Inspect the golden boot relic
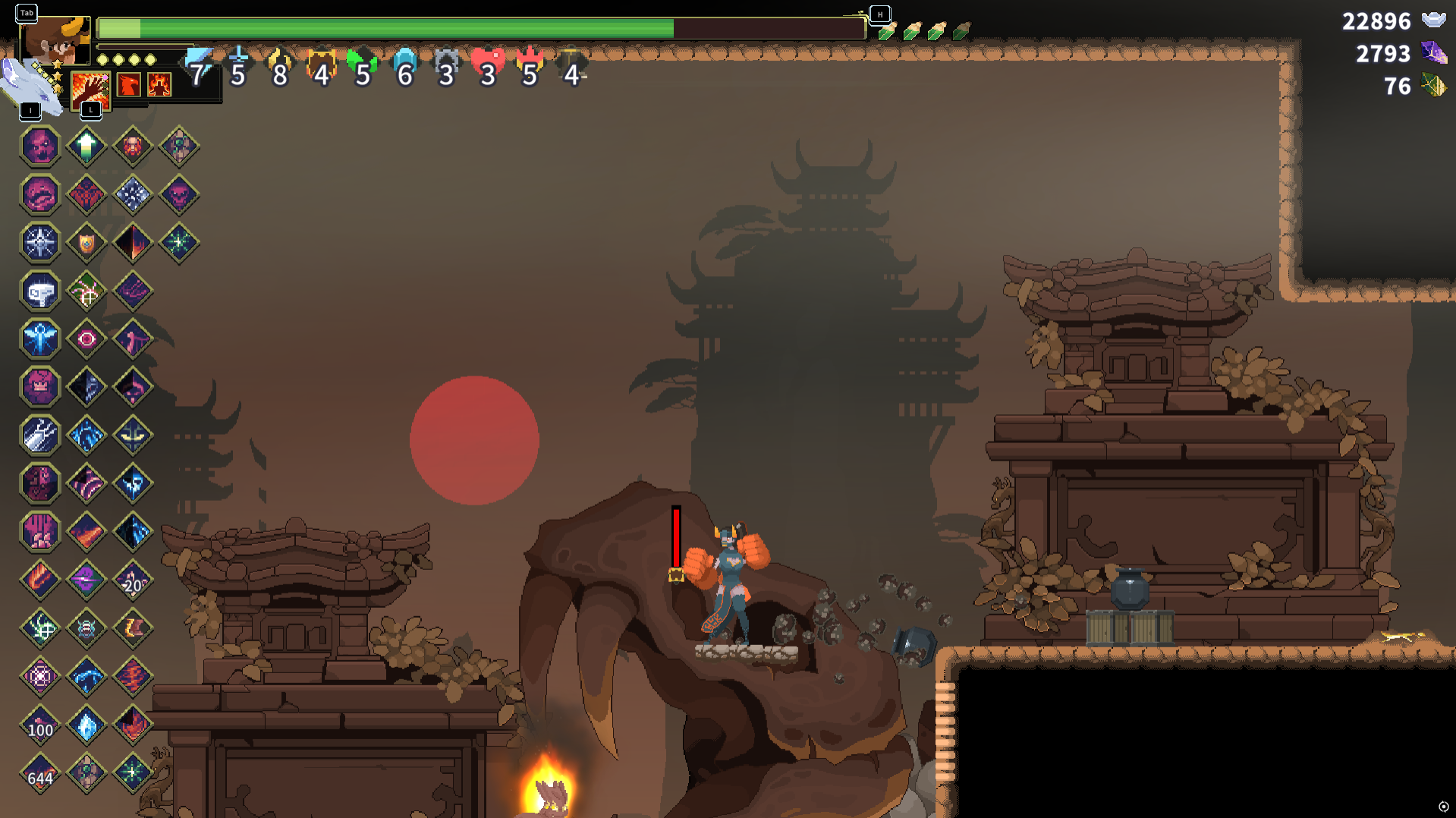Viewport: 1456px width, 818px height. (133, 628)
